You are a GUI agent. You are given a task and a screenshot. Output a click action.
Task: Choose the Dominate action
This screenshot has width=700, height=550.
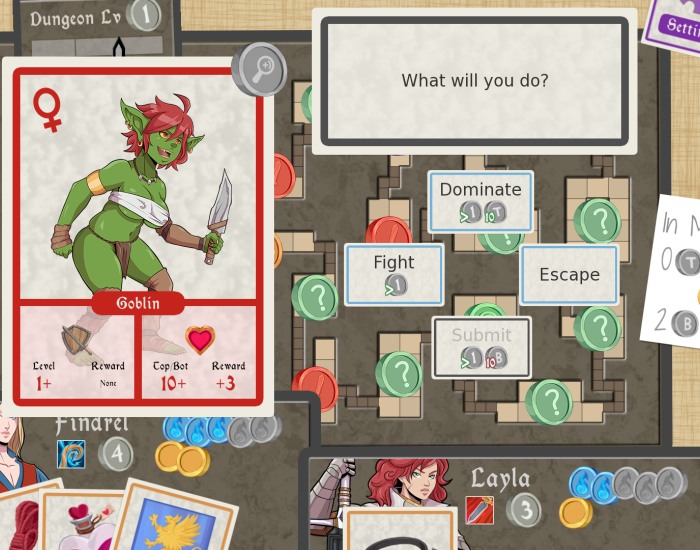coord(480,201)
